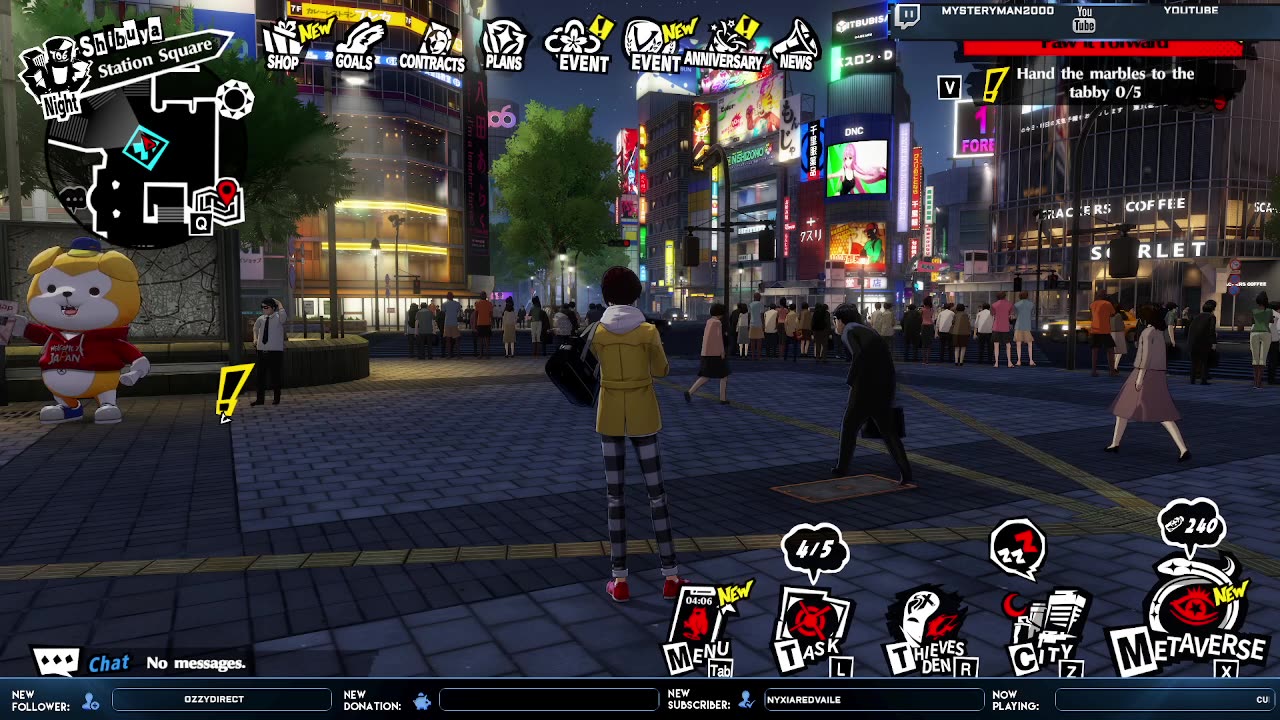
Task: View the Contracts screen
Action: click(x=433, y=48)
